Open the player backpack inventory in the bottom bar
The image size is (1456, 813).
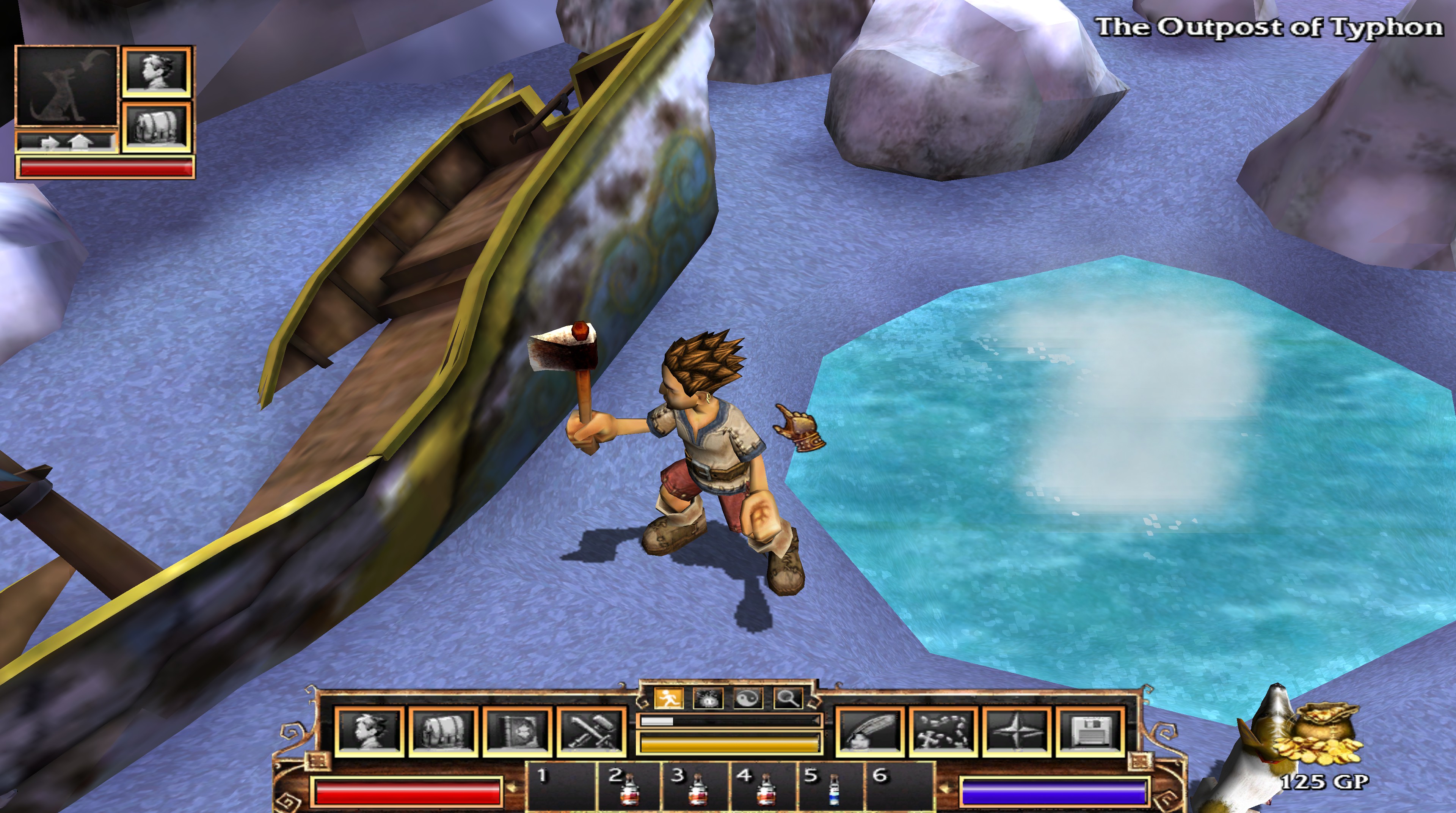pyautogui.click(x=444, y=731)
